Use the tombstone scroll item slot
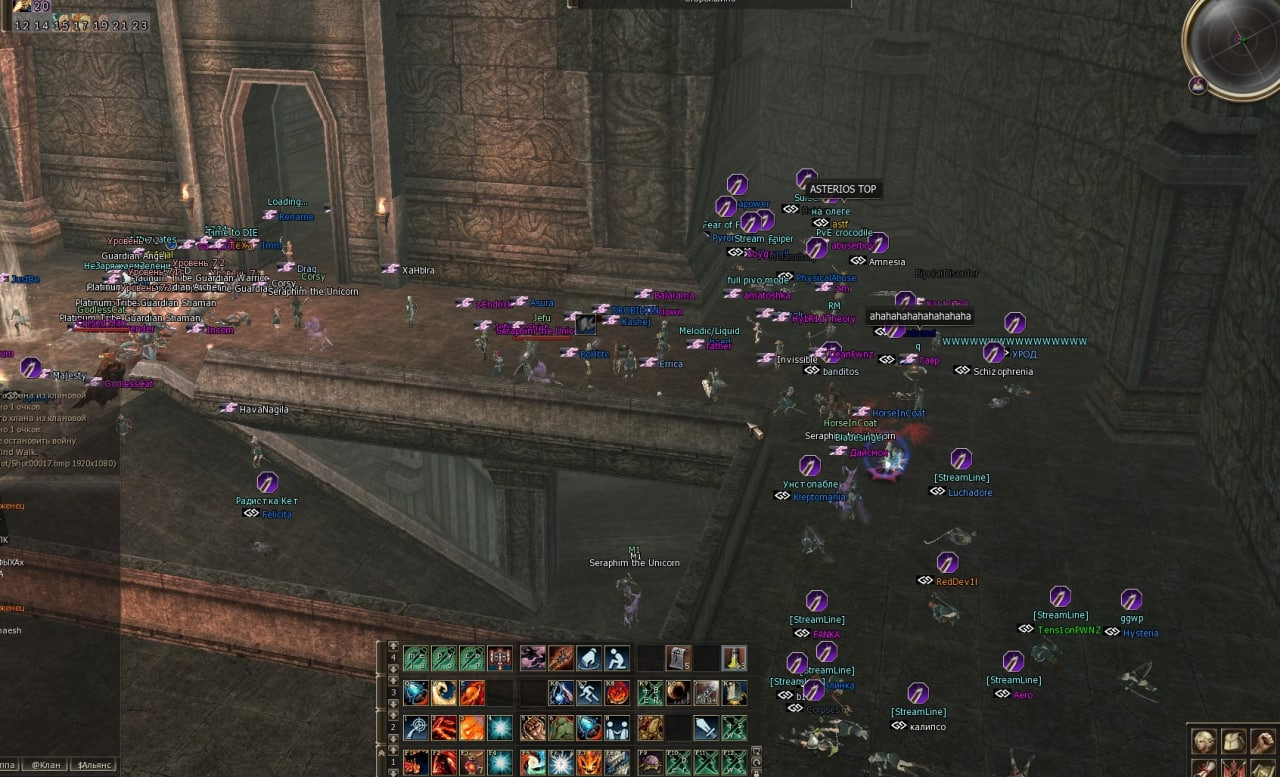Viewport: 1280px width, 777px height. pos(678,658)
